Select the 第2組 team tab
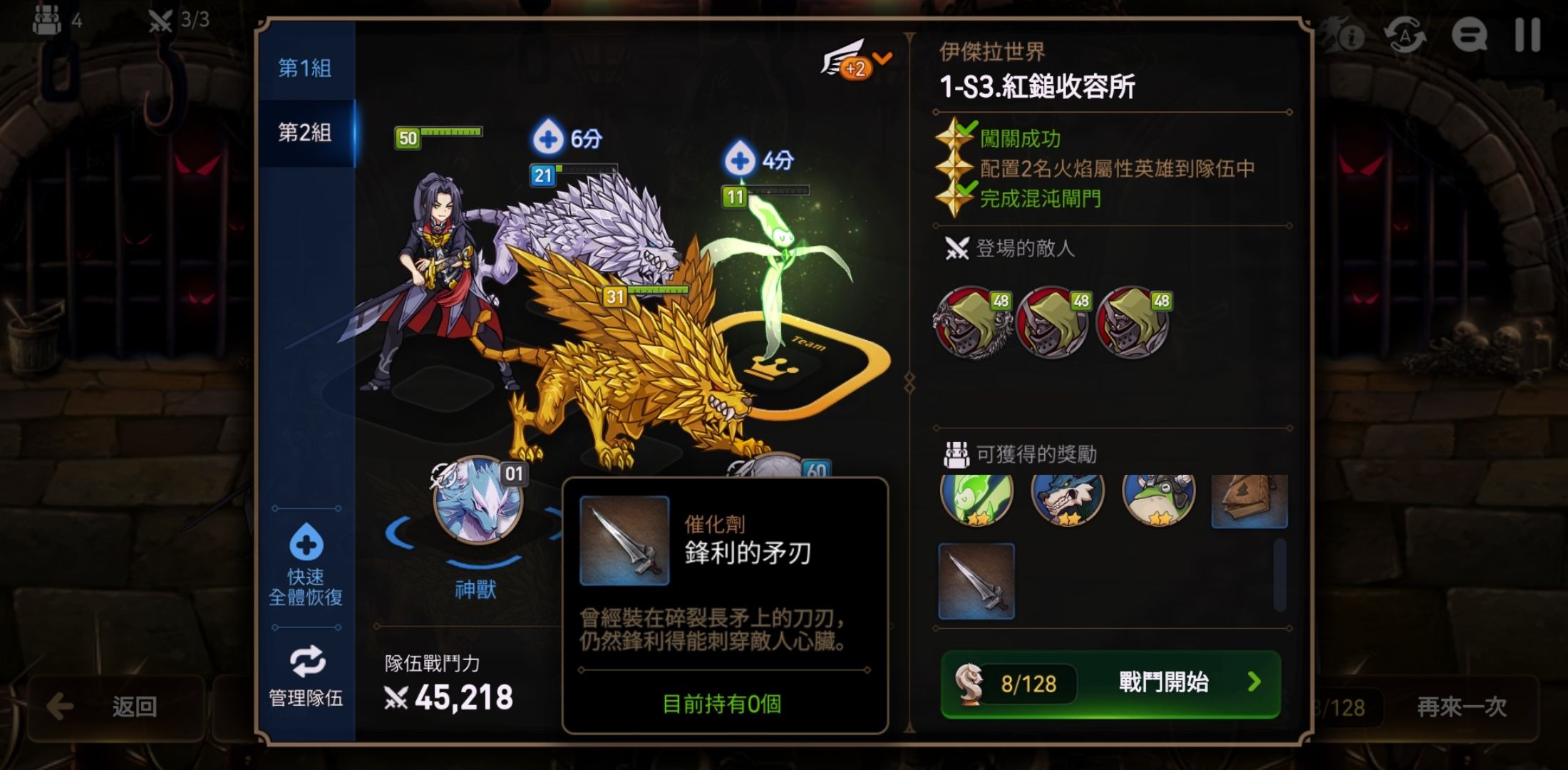Viewport: 1568px width, 770px height. [304, 133]
